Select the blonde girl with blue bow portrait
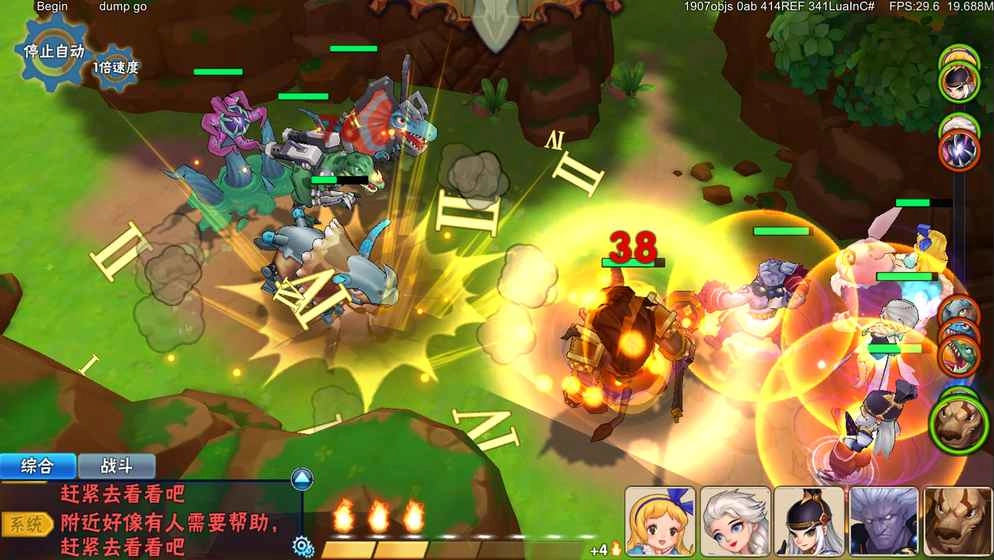This screenshot has width=994, height=560. pos(660,521)
